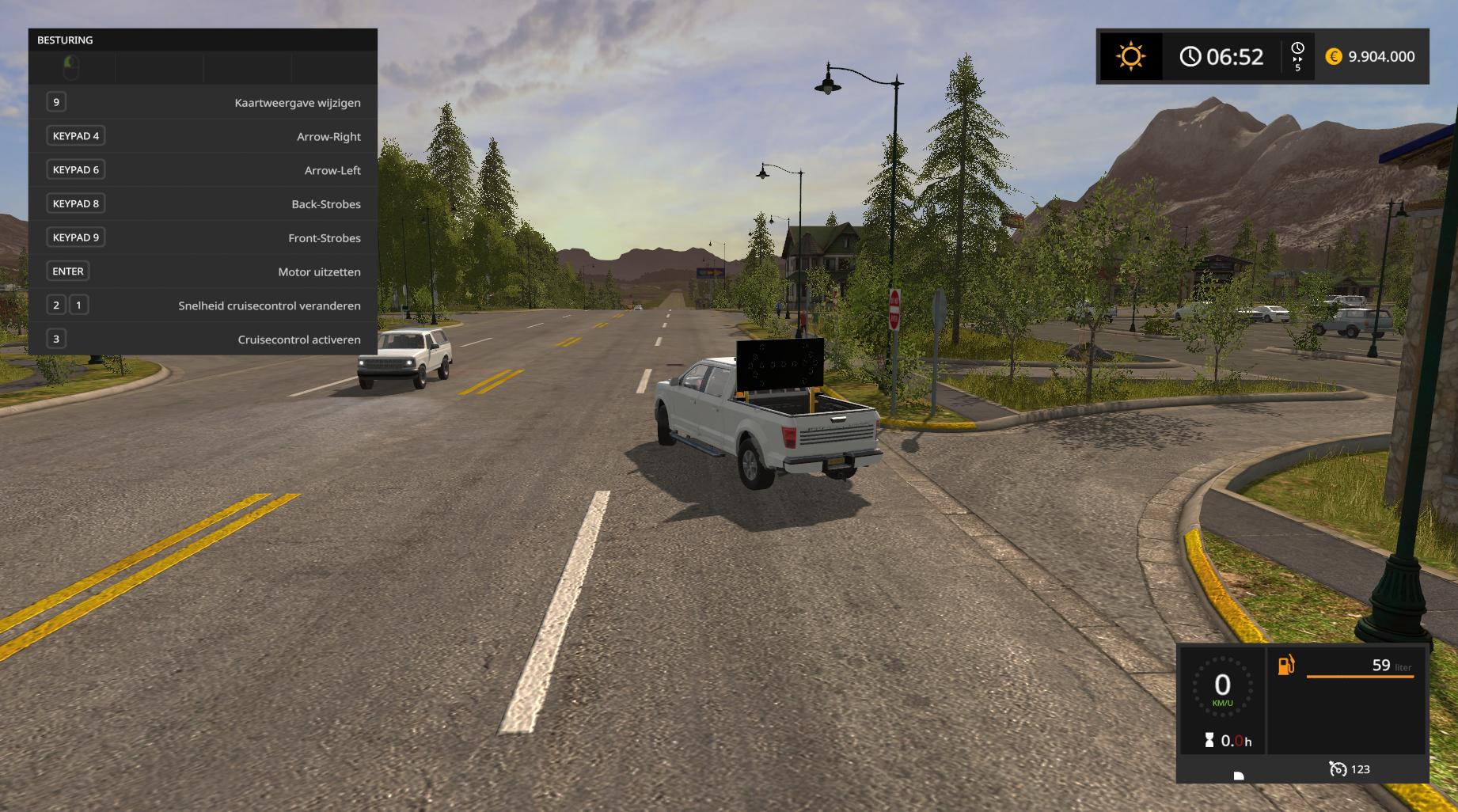Image resolution: width=1458 pixels, height=812 pixels.
Task: Click the sun weather icon
Action: point(1130,56)
